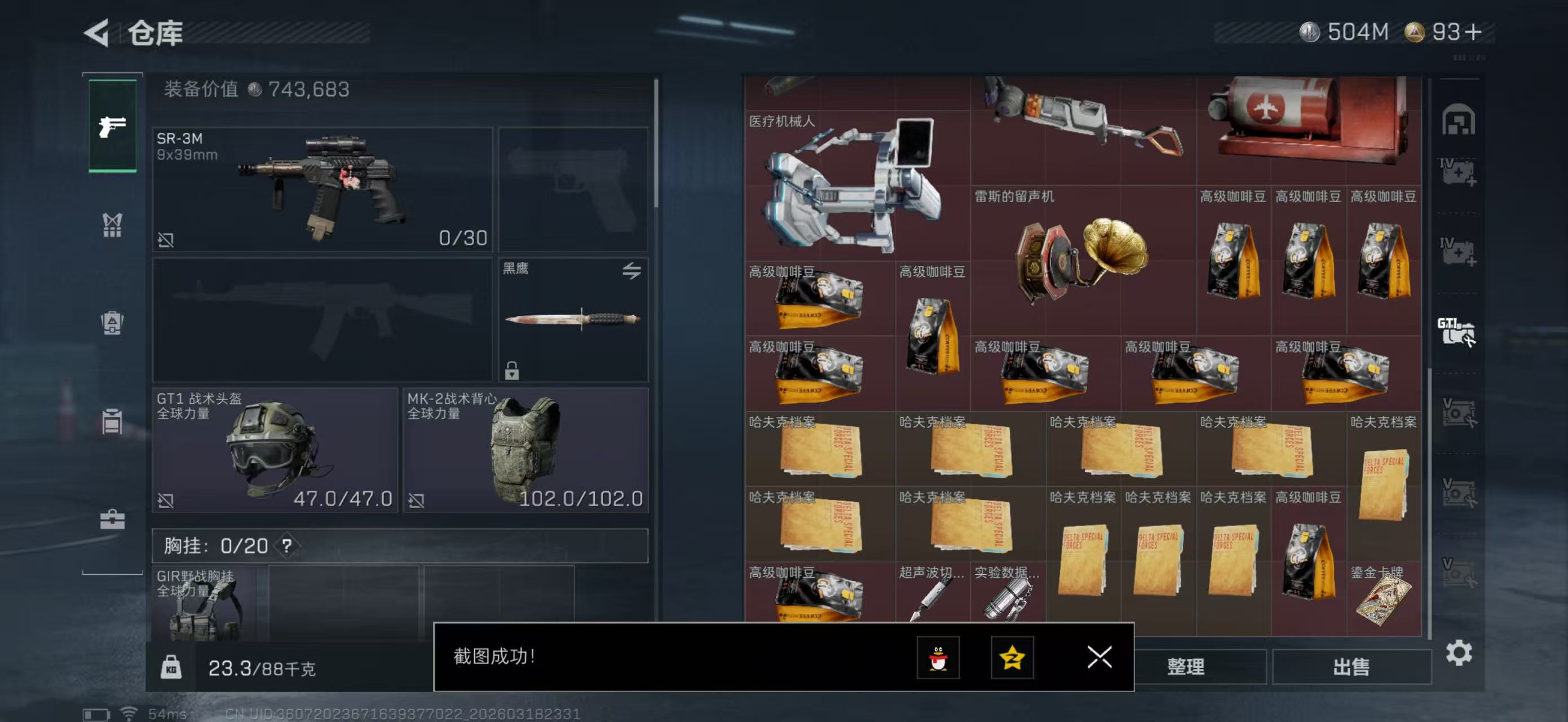Click the 整理 sort button
Image resolution: width=1568 pixels, height=722 pixels.
(x=1185, y=667)
